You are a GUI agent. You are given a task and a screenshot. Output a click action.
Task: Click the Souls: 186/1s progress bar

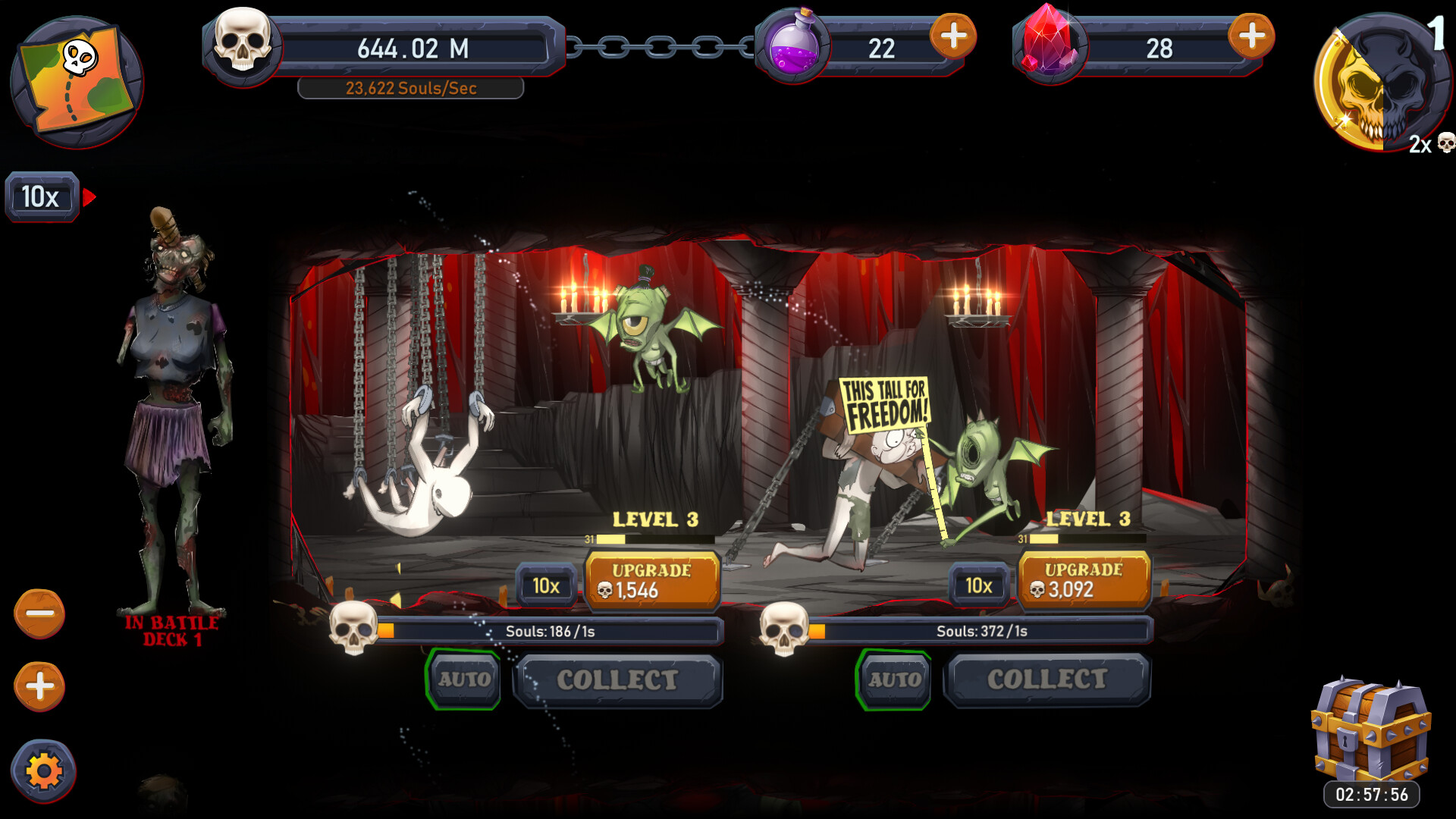[554, 630]
